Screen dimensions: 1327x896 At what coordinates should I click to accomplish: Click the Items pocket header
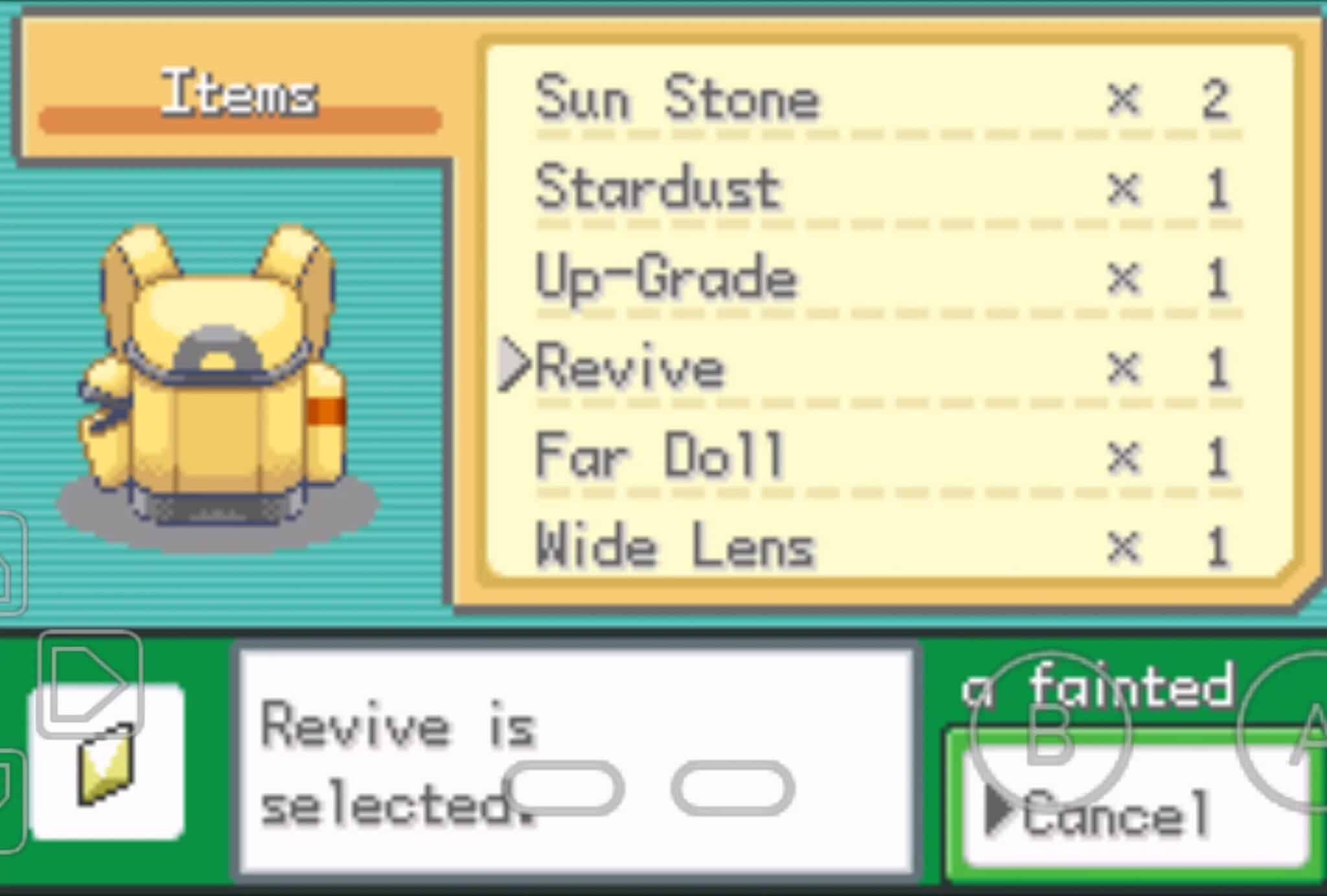pyautogui.click(x=240, y=91)
